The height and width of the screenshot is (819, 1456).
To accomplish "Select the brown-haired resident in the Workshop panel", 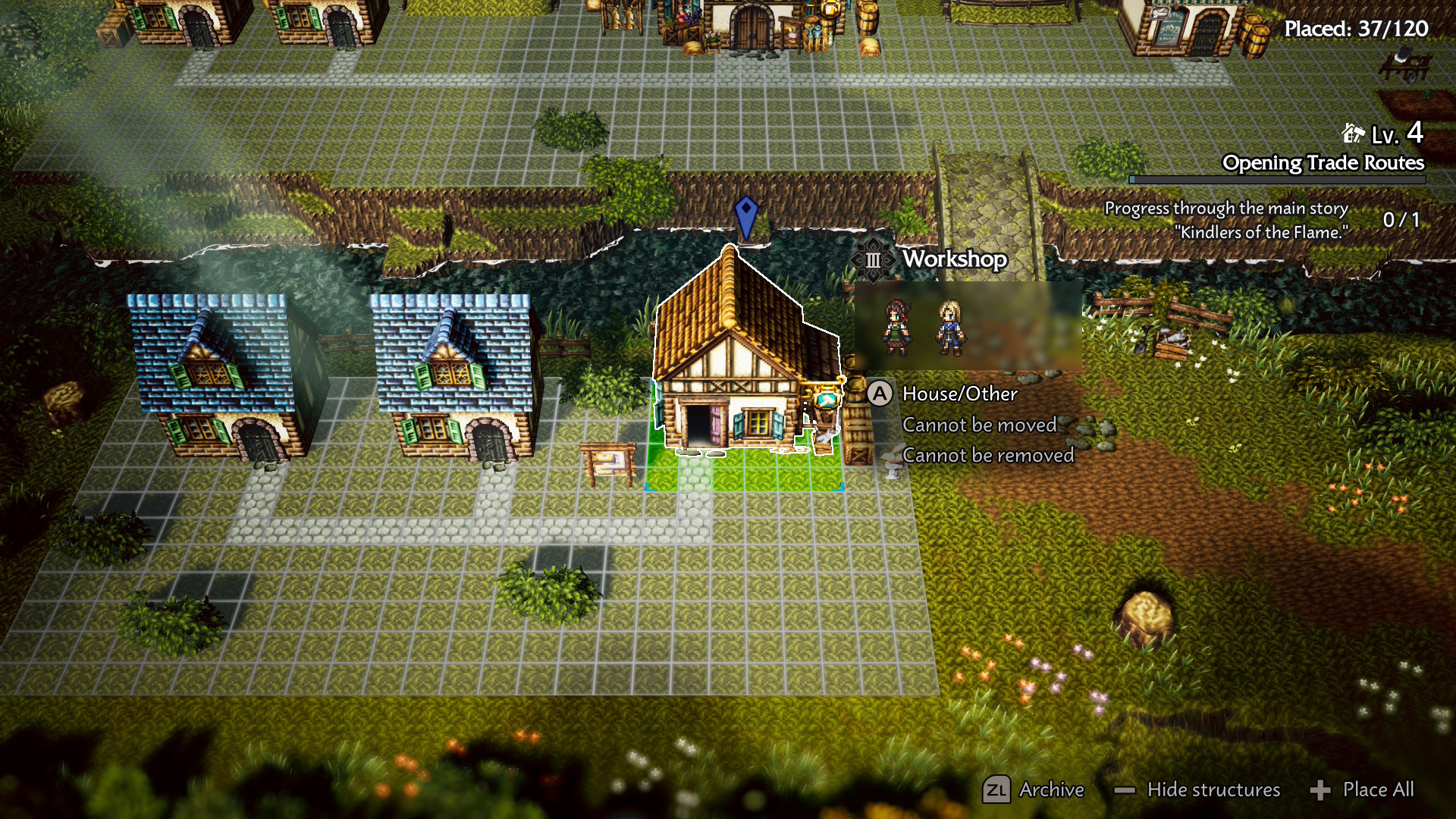I will (x=897, y=327).
